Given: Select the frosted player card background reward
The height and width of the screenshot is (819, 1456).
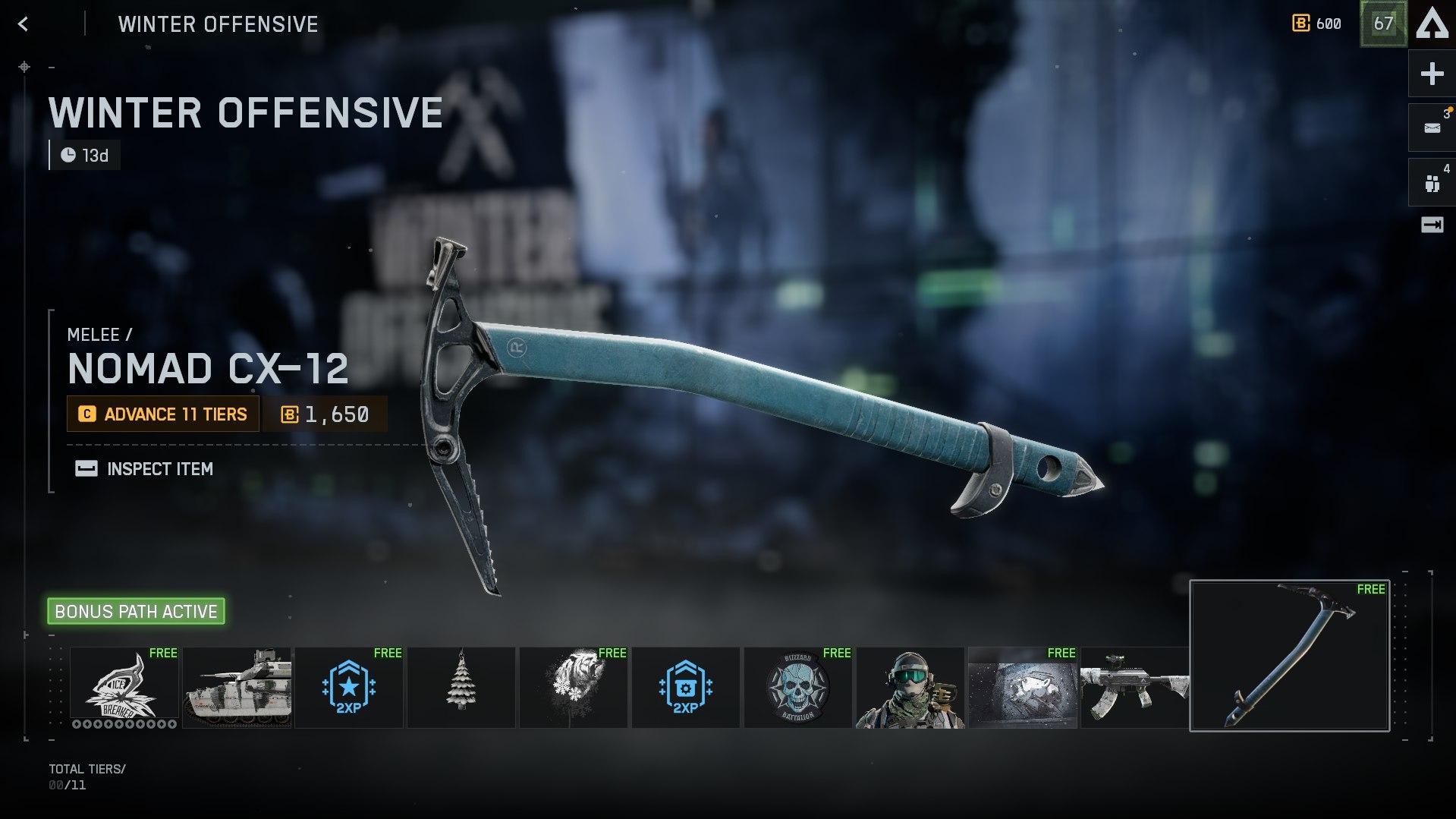Looking at the screenshot, I should tap(1023, 687).
